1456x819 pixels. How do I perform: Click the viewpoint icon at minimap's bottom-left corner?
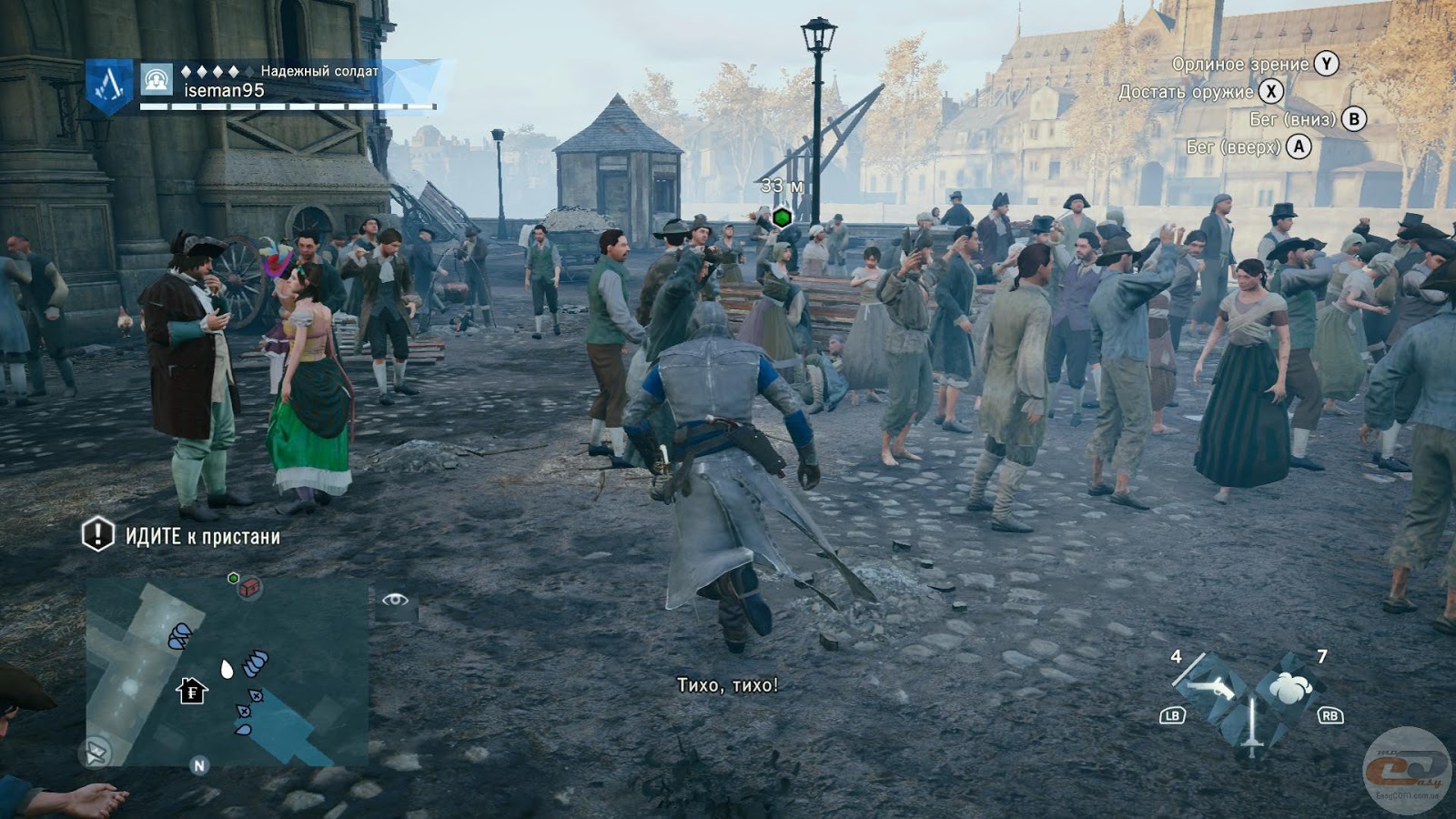click(x=96, y=751)
